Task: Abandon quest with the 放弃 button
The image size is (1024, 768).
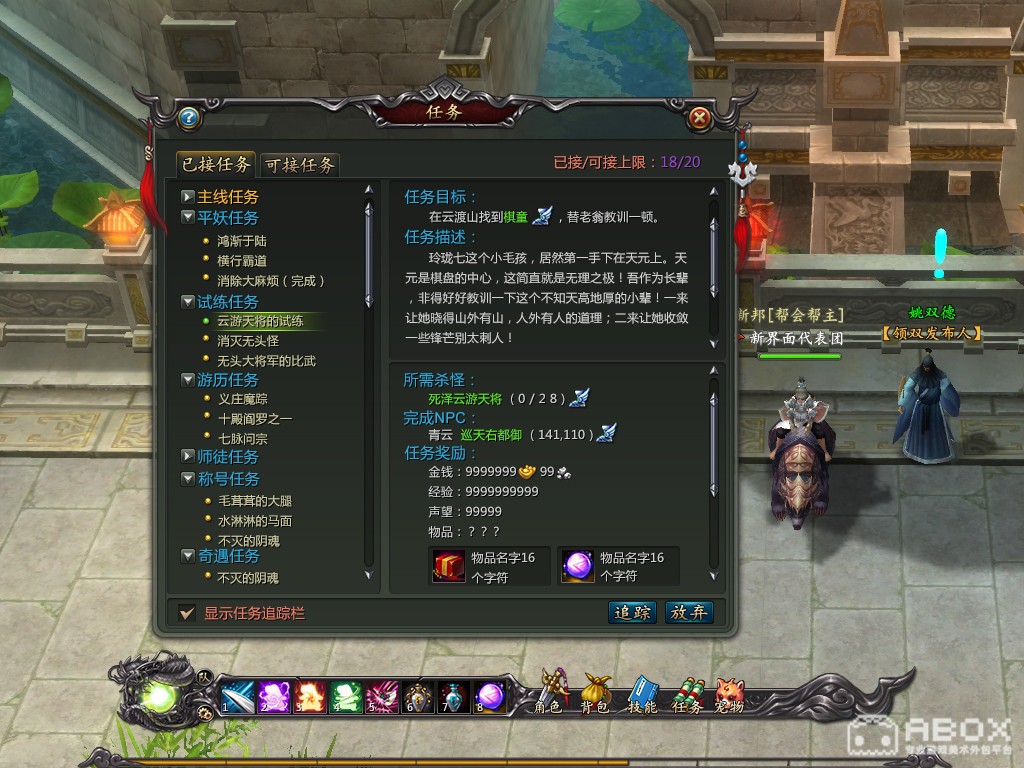Action: click(689, 613)
